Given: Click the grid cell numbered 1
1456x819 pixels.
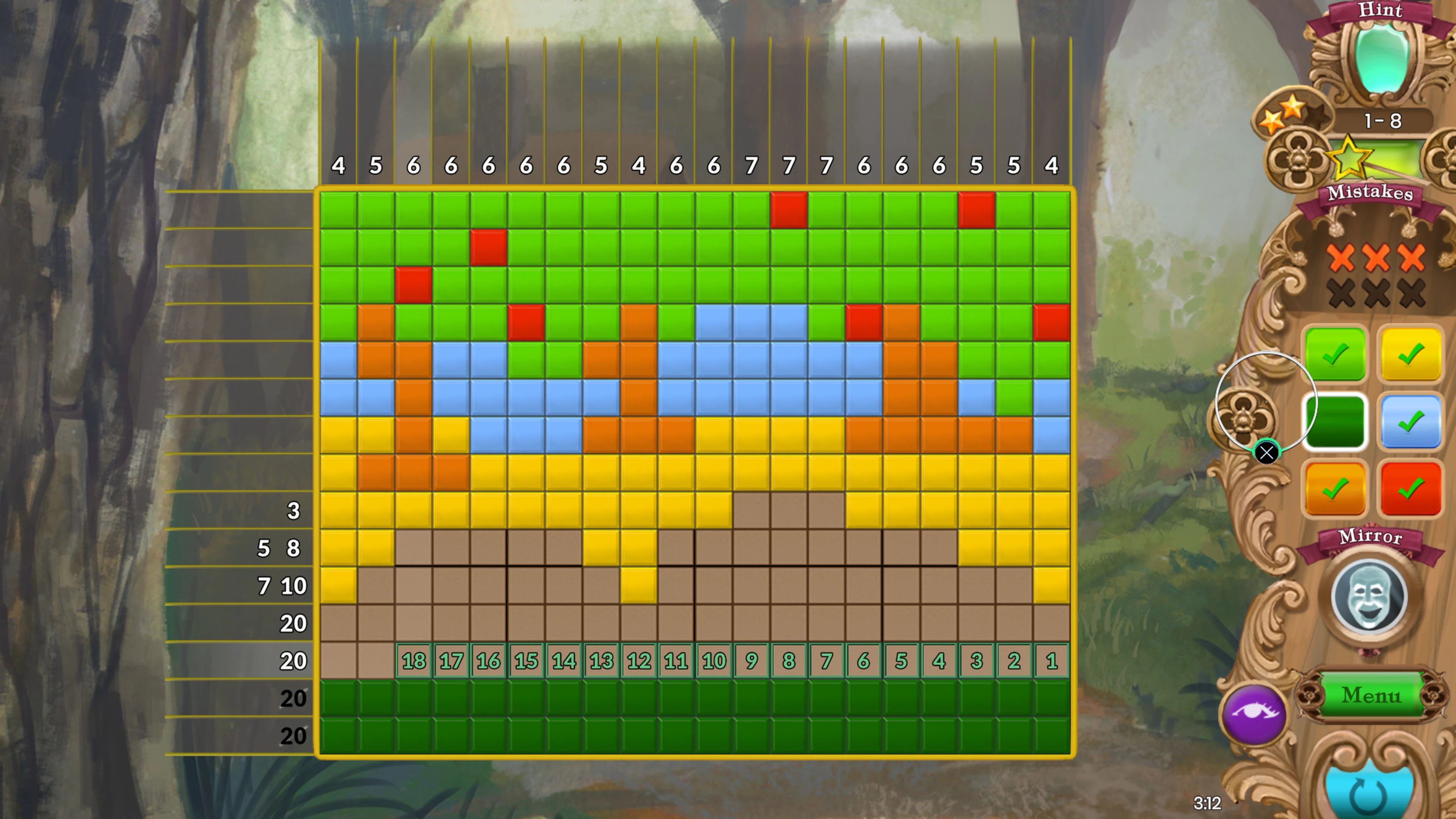Looking at the screenshot, I should (1051, 660).
